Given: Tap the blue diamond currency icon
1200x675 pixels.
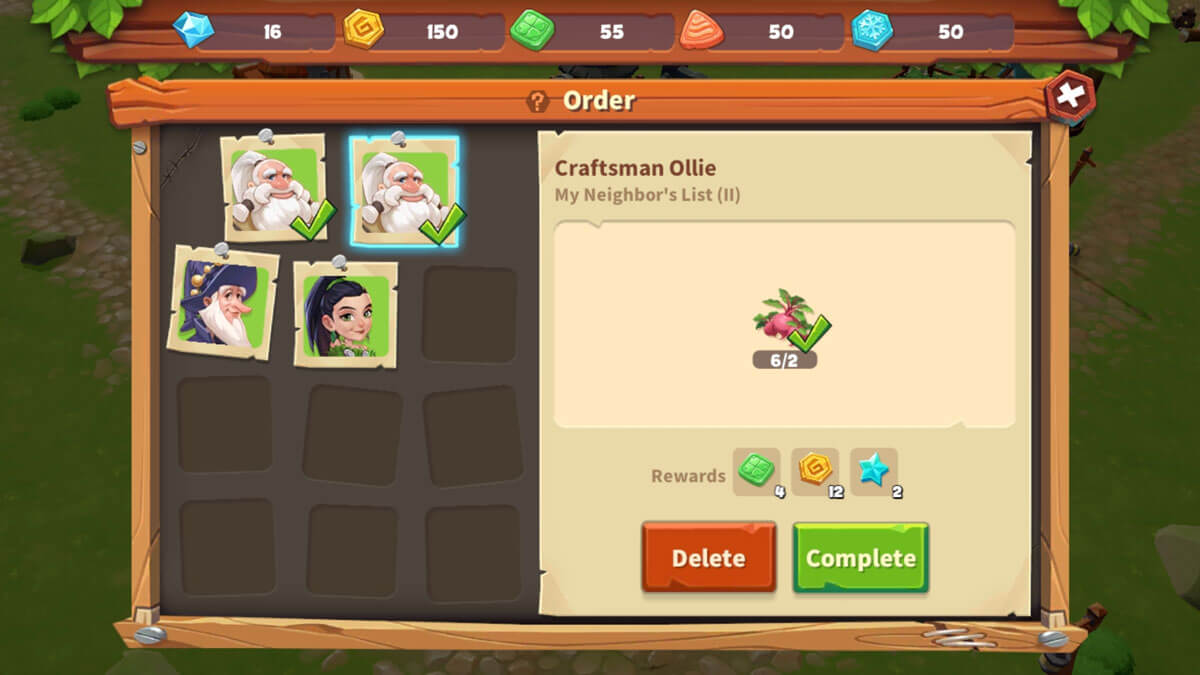Looking at the screenshot, I should tap(193, 30).
